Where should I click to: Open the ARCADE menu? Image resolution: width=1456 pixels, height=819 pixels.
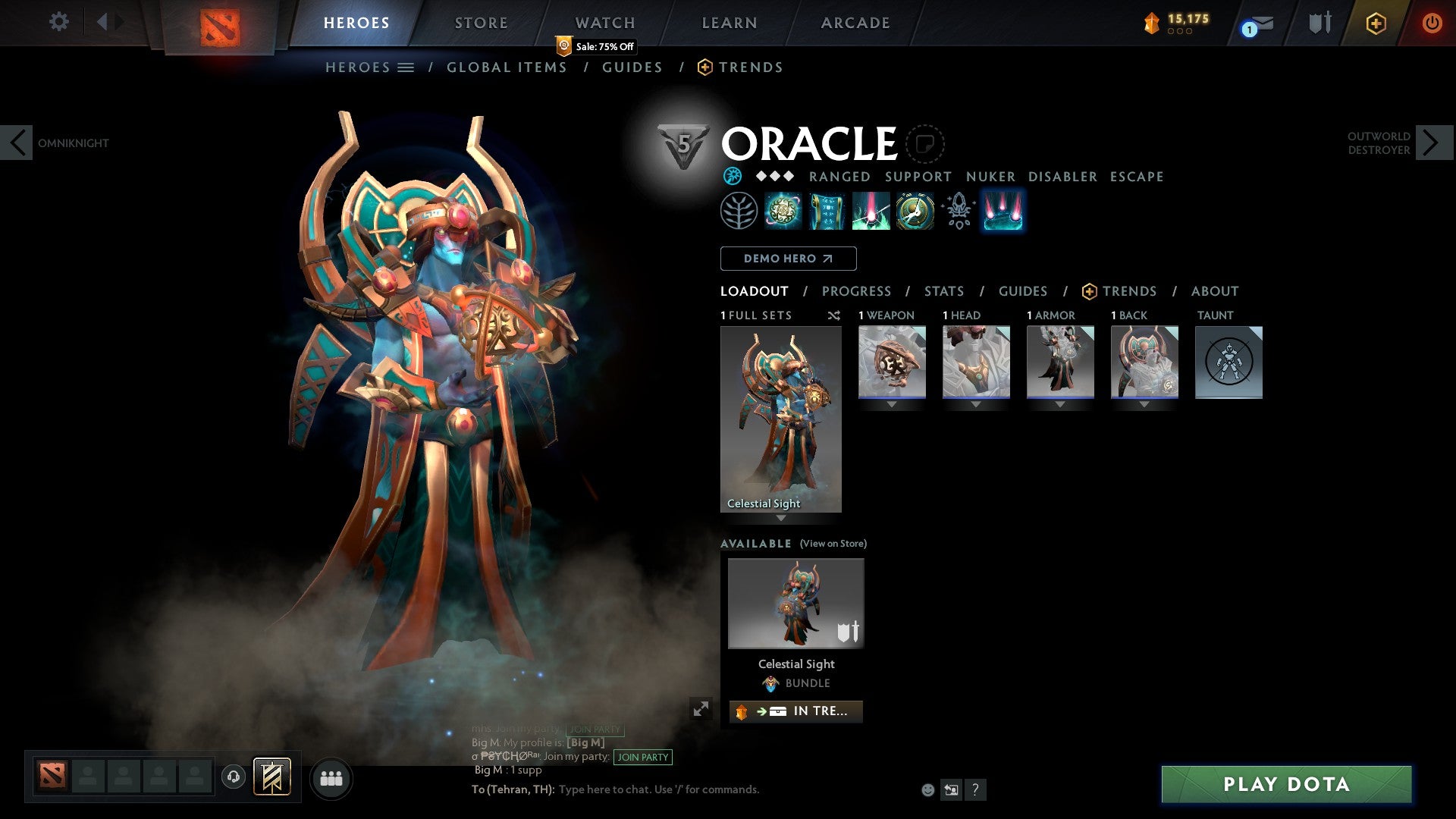[x=855, y=23]
